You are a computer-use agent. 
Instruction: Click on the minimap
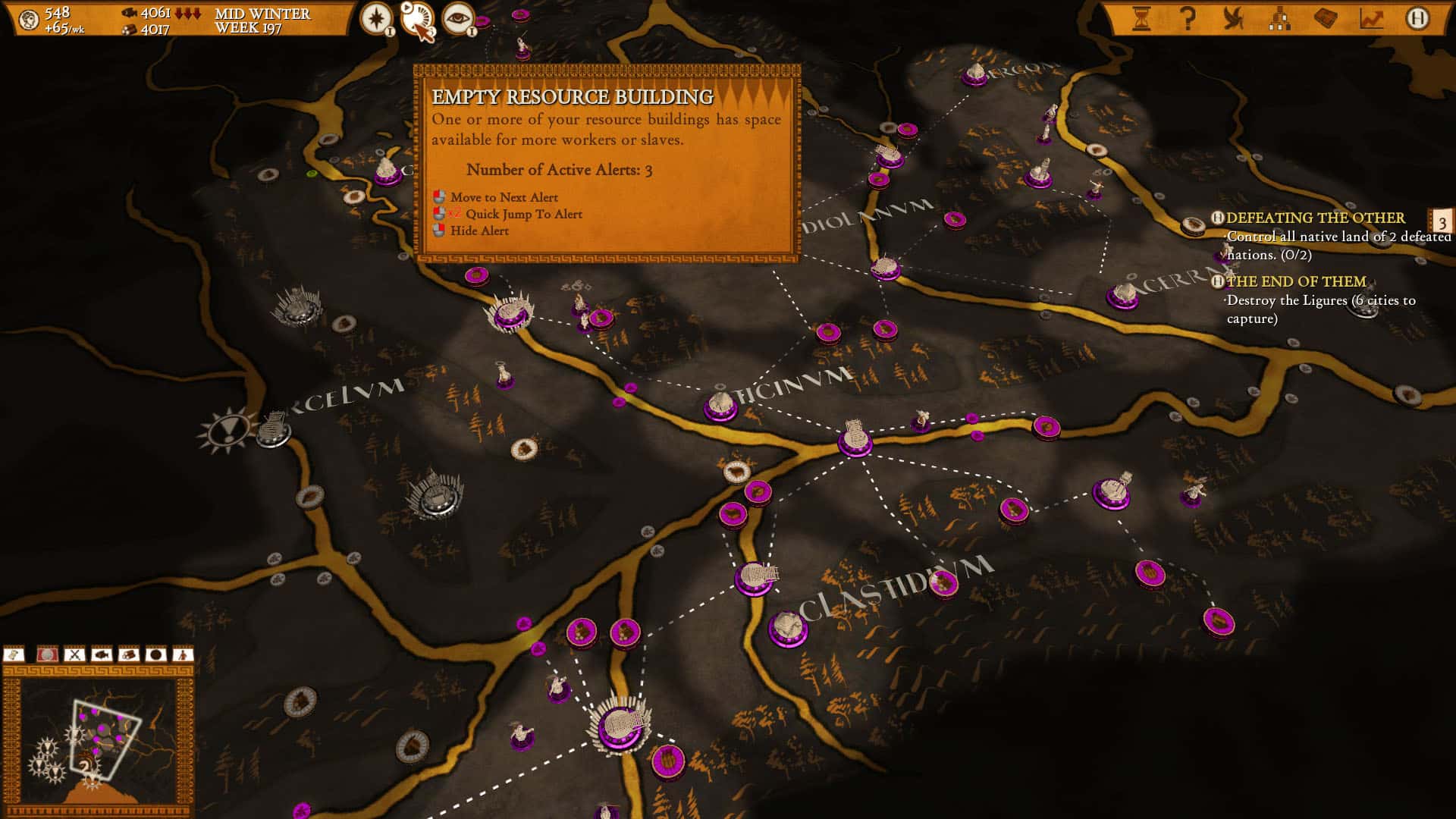(x=99, y=739)
